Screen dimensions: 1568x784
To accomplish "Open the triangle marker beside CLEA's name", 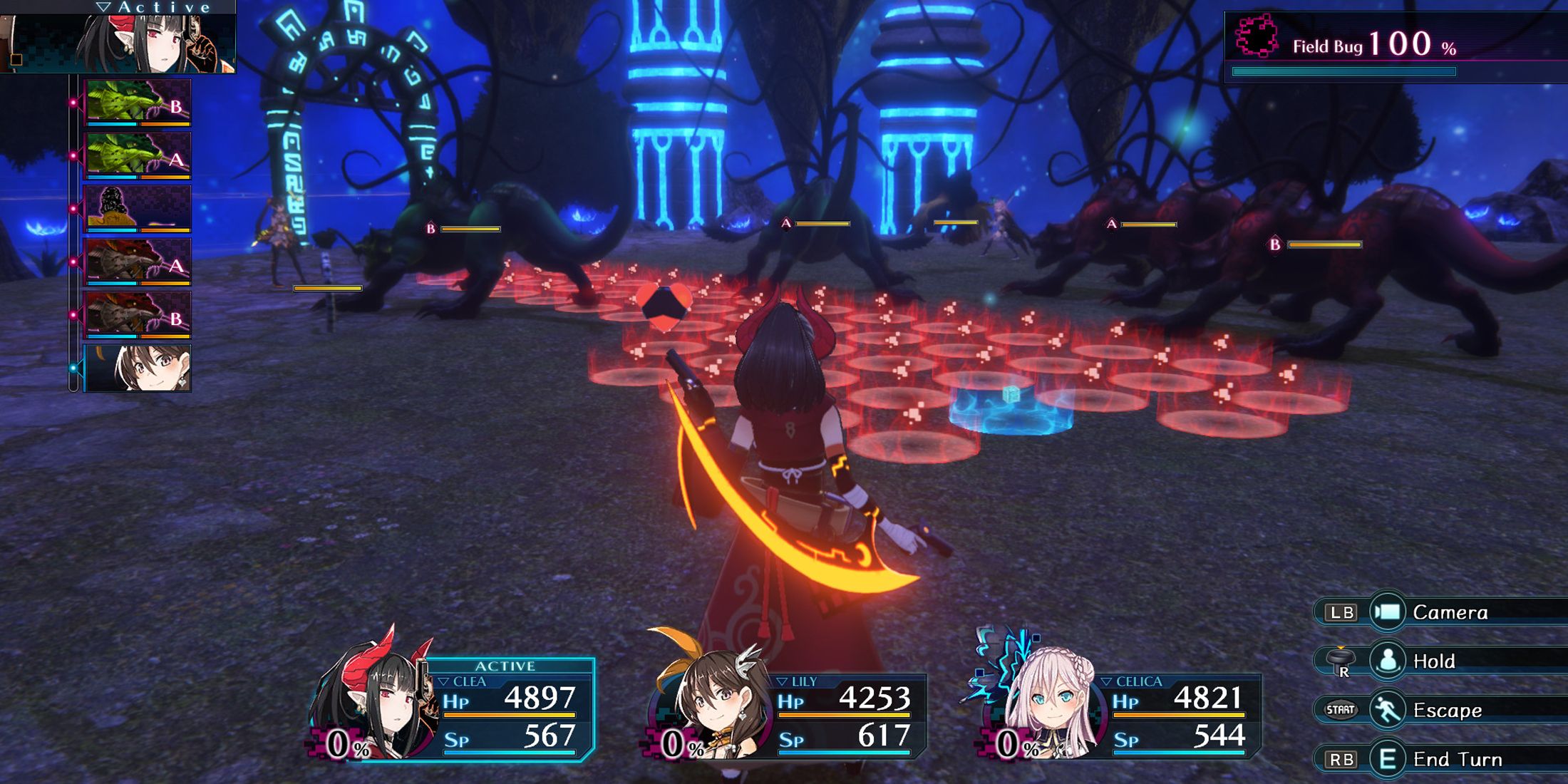I will (x=445, y=683).
